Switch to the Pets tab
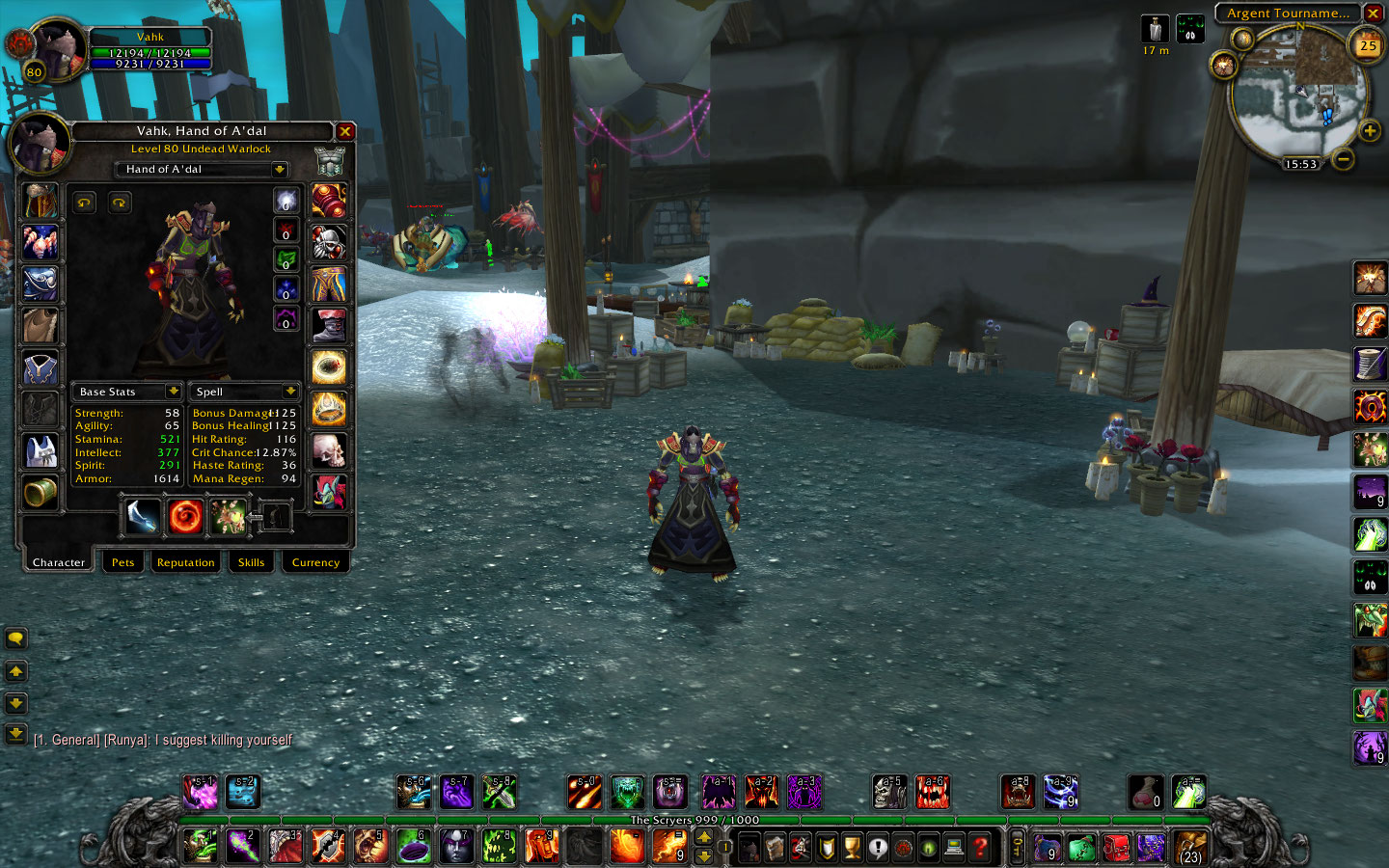The width and height of the screenshot is (1389, 868). pyautogui.click(x=123, y=562)
